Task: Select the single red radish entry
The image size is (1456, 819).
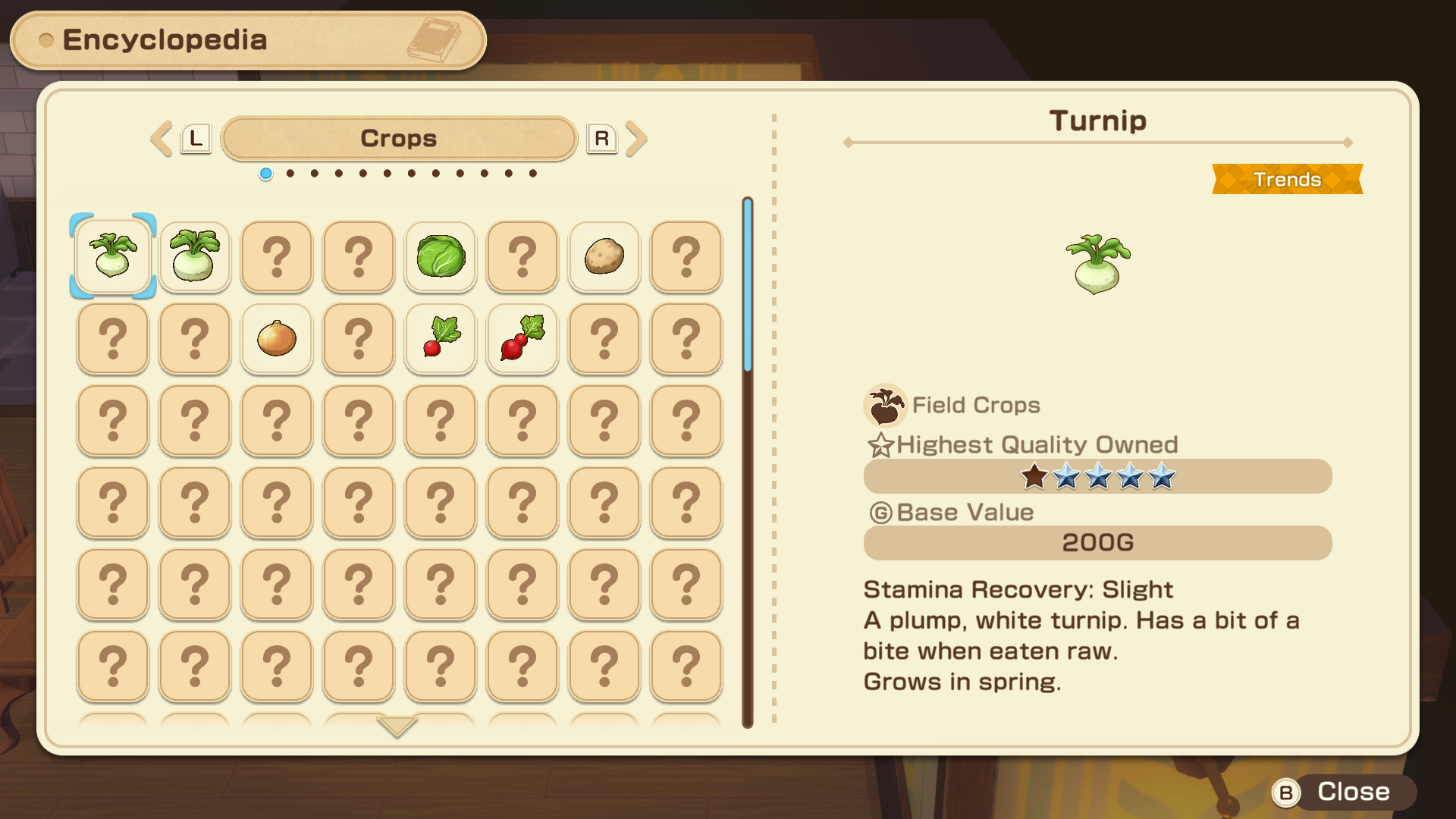Action: (x=441, y=338)
